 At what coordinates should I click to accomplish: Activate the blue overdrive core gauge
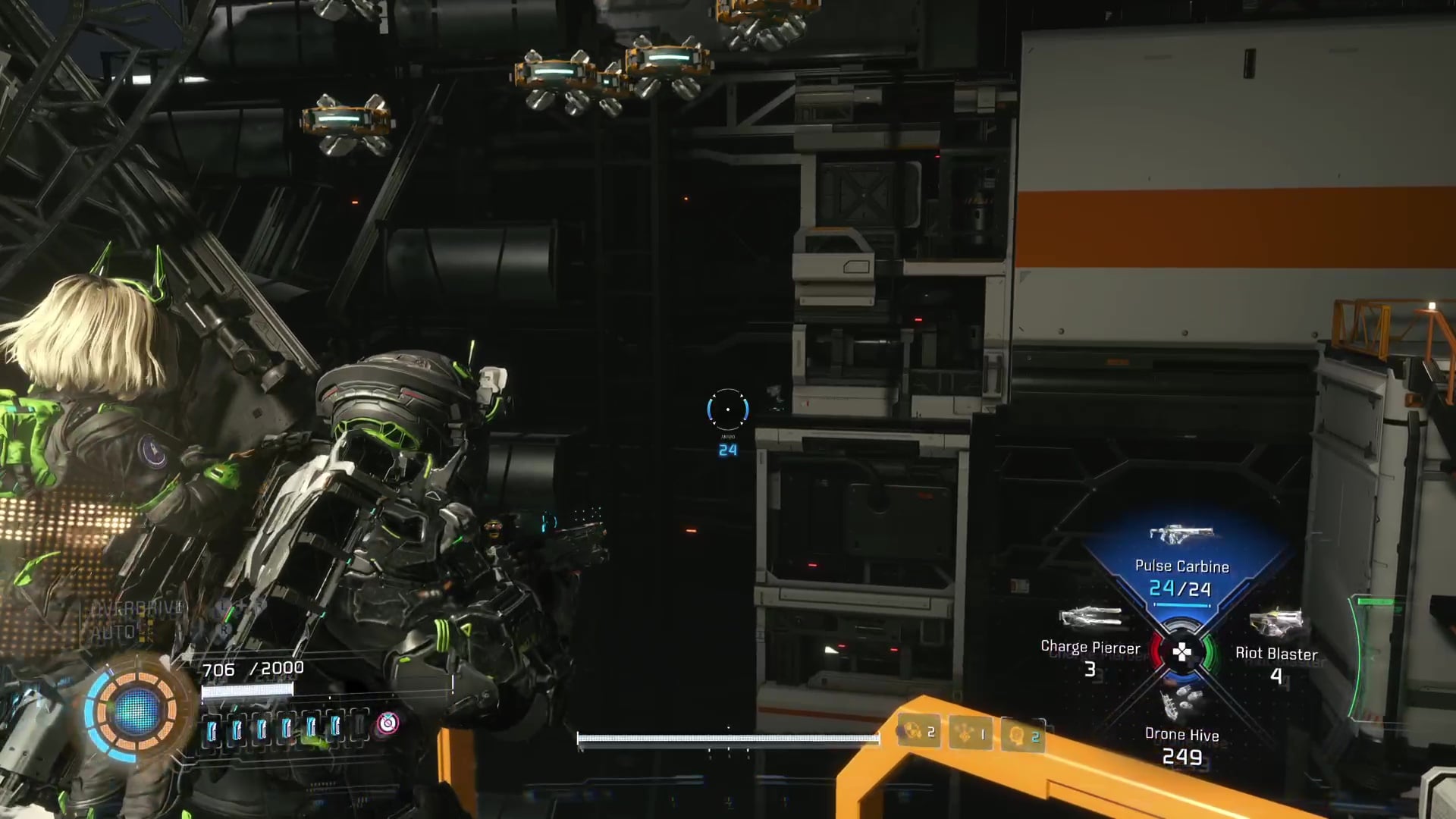(x=136, y=711)
